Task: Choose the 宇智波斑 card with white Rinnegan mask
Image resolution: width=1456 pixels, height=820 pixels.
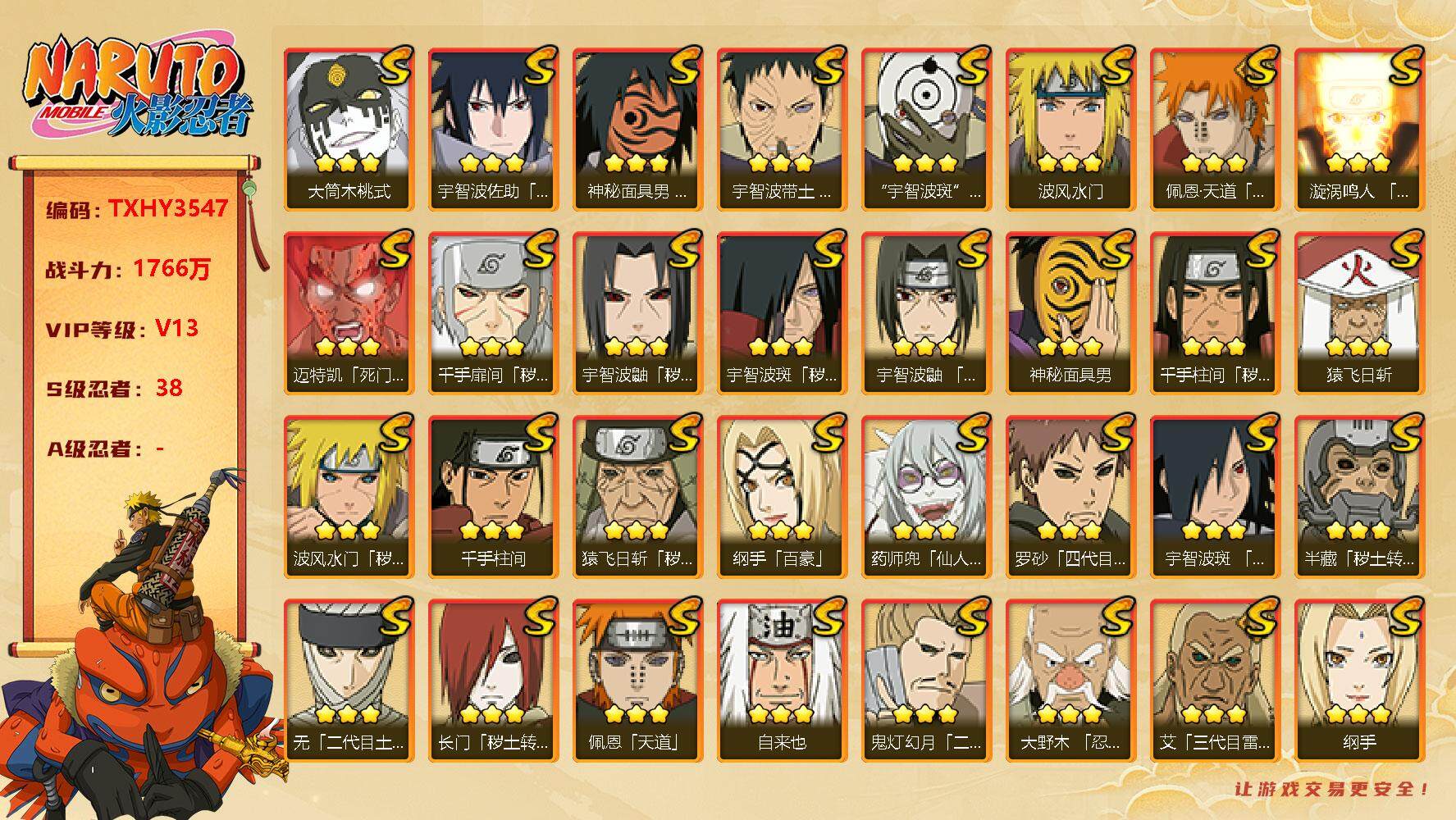Action: (926, 129)
